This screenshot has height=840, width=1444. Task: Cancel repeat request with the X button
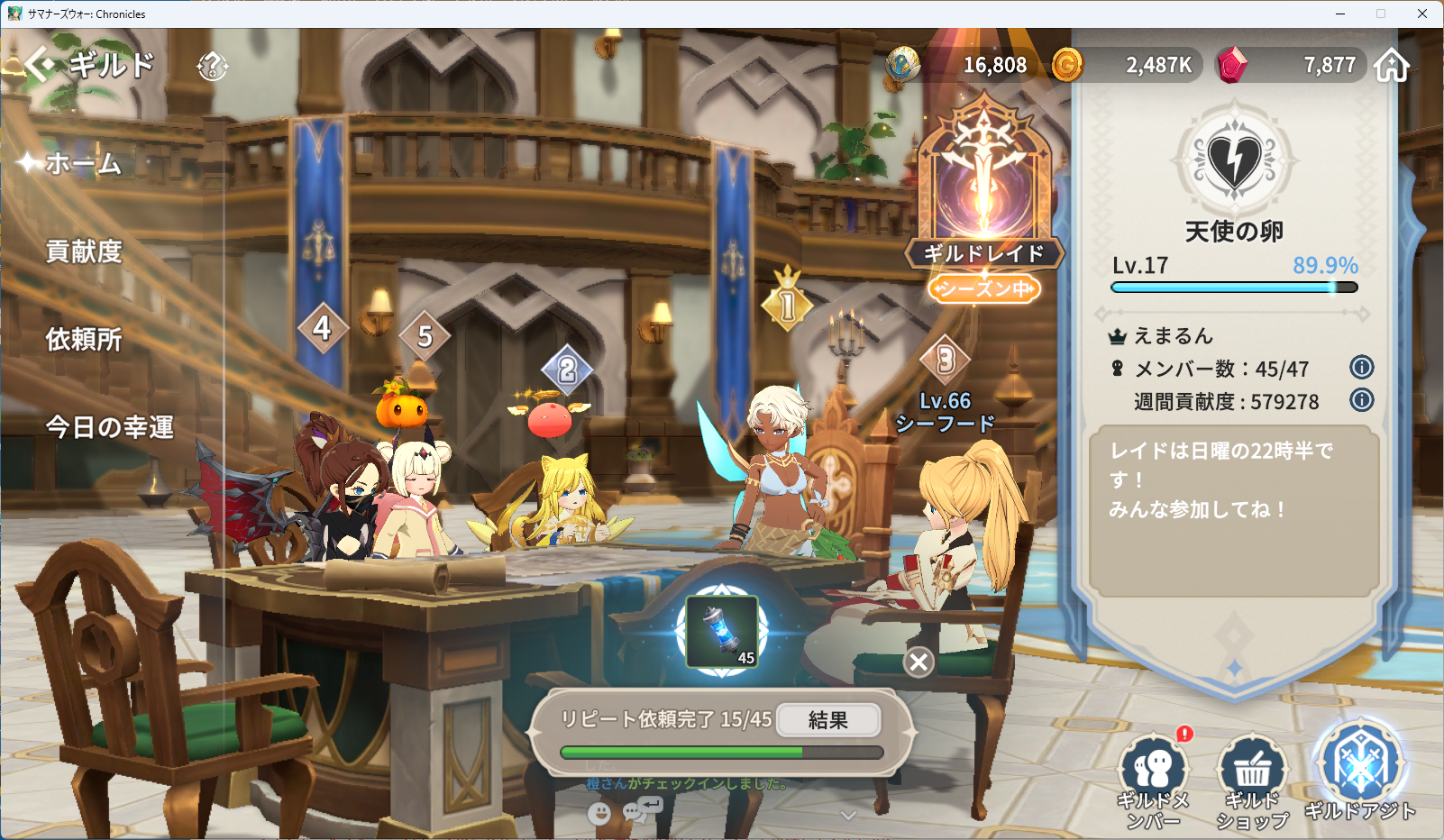918,662
